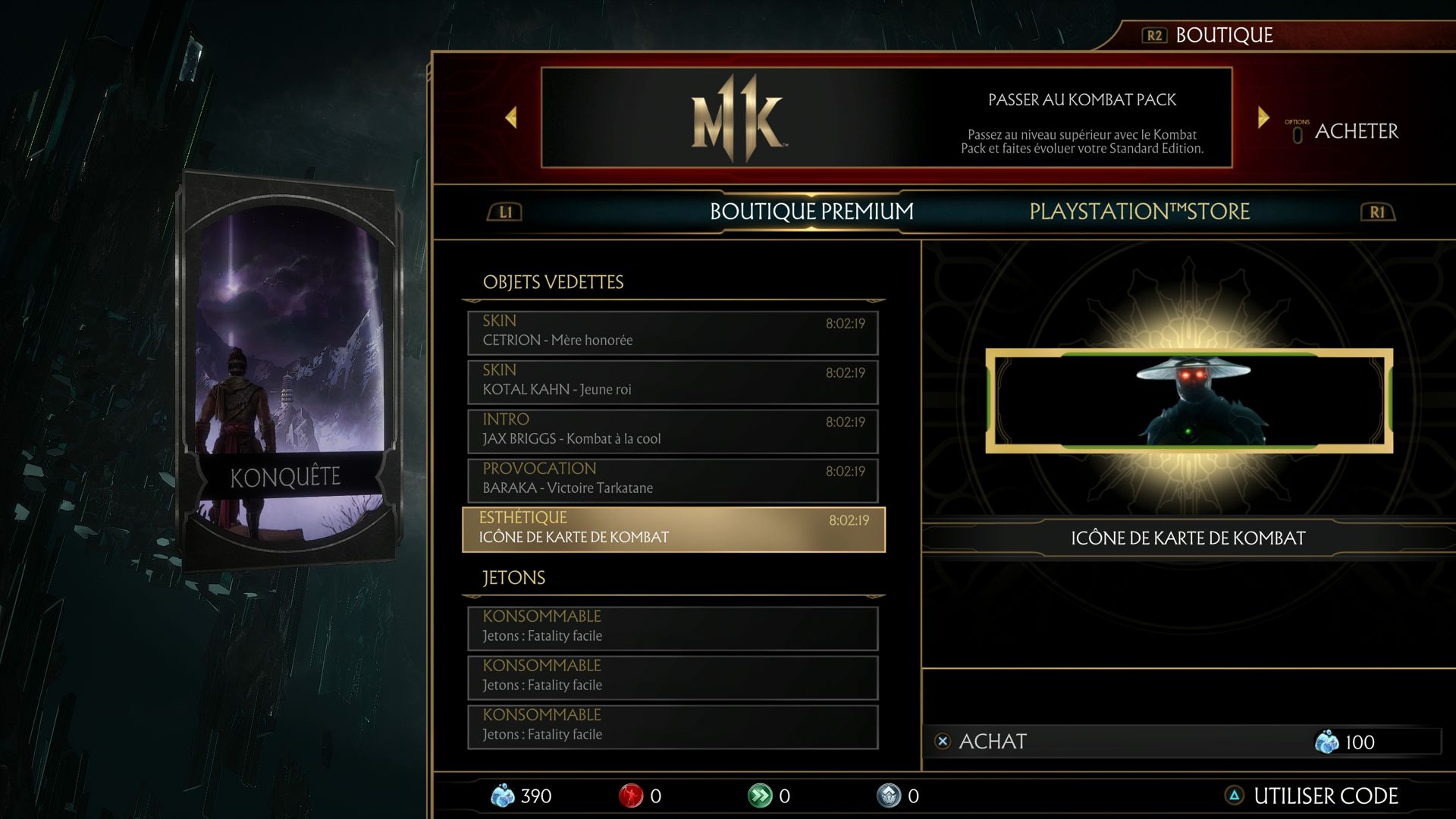Click the ACHETER button
Image resolution: width=1456 pixels, height=819 pixels.
click(x=1357, y=130)
